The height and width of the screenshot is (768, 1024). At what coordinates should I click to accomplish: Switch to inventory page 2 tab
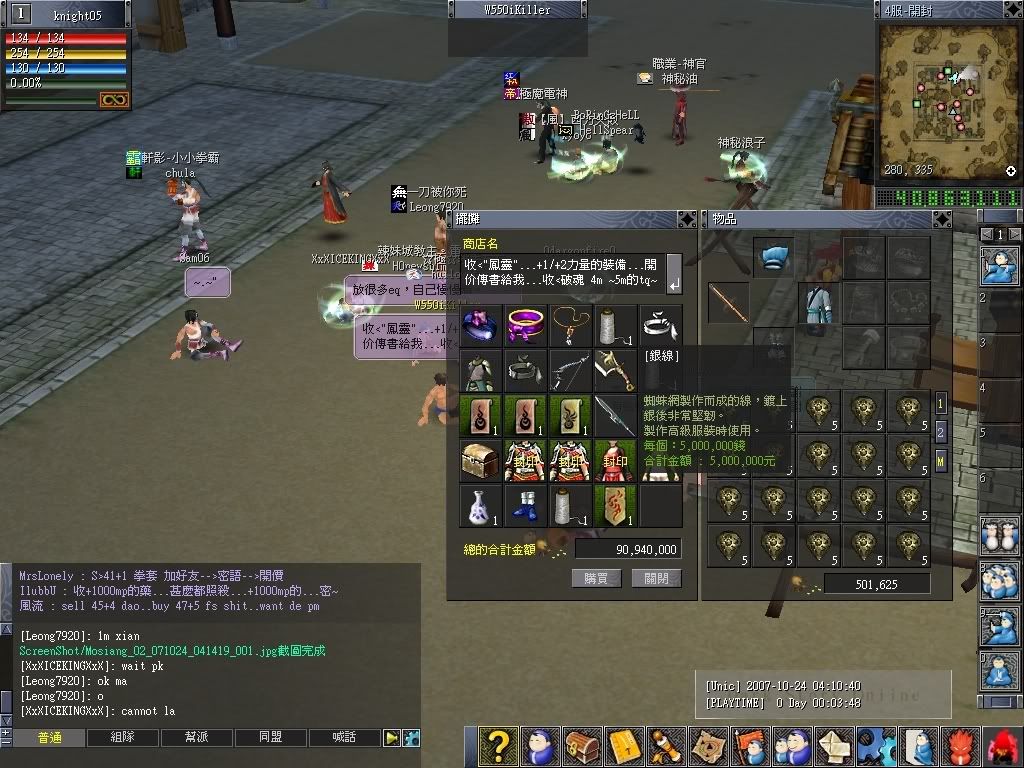click(941, 432)
